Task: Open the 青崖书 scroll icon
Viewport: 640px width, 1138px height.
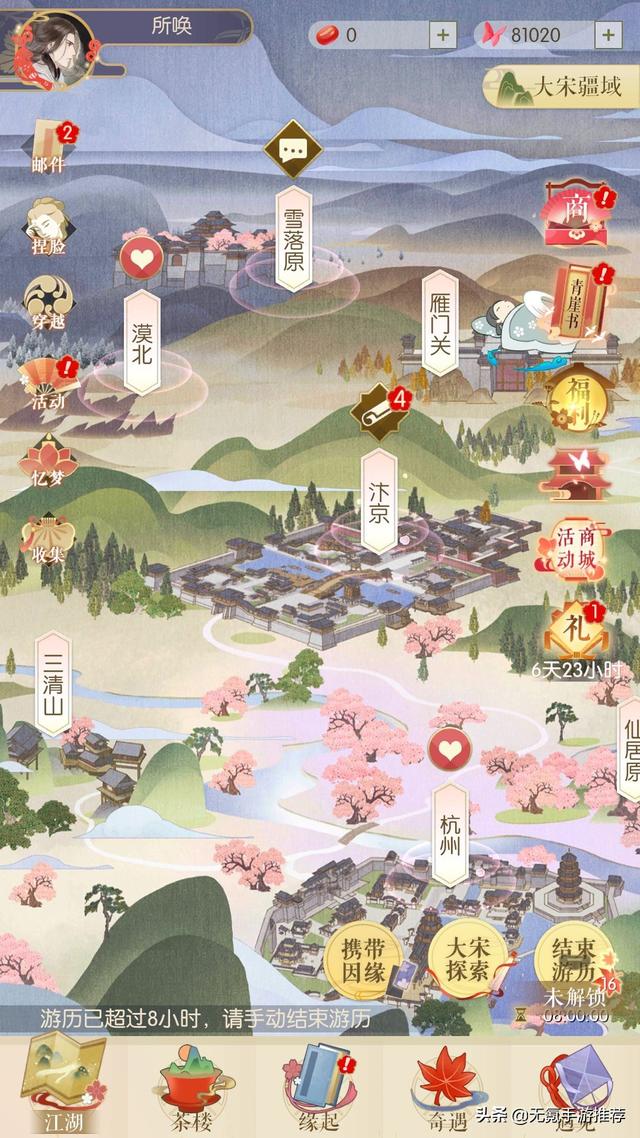Action: (582, 300)
